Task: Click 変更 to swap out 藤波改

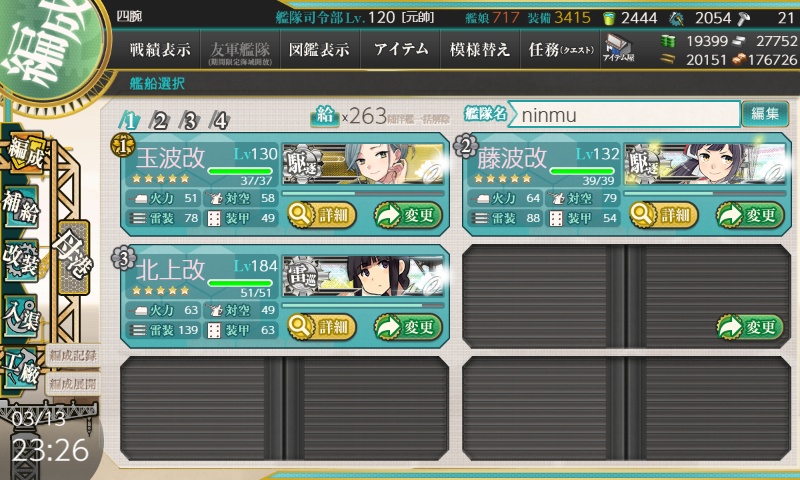Action: point(749,214)
